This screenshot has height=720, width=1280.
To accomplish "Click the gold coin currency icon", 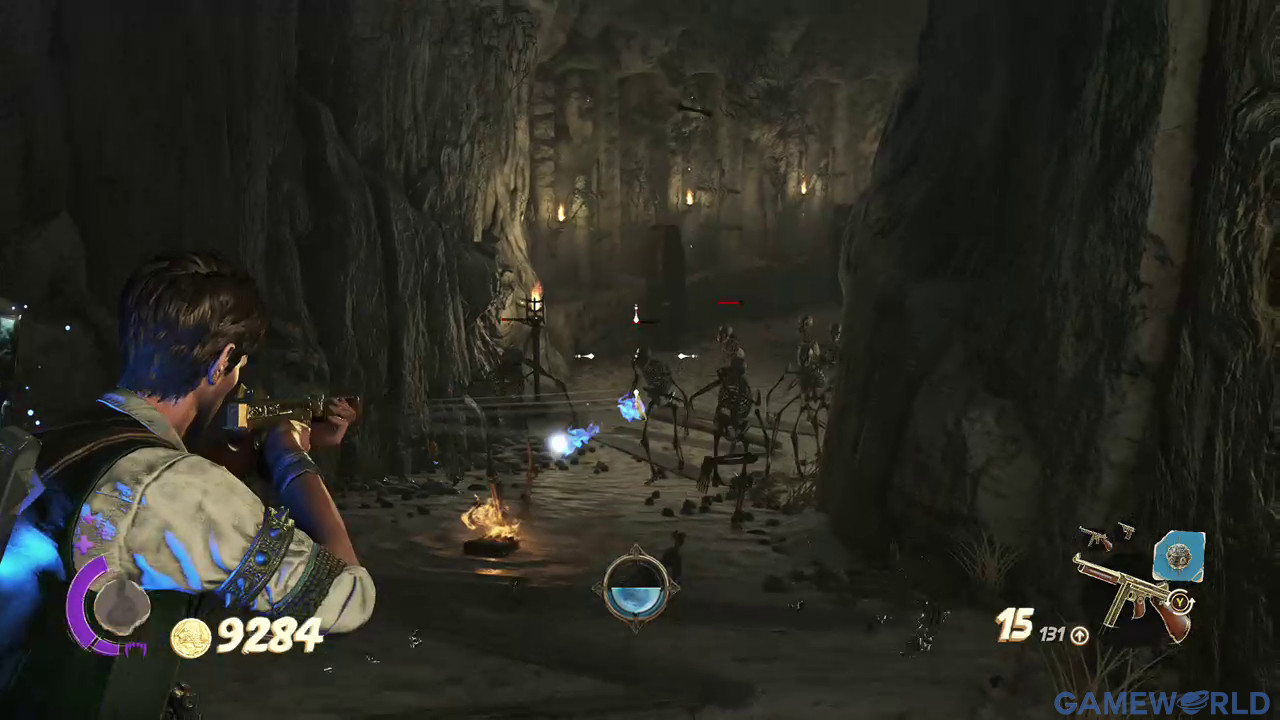I will 190,638.
